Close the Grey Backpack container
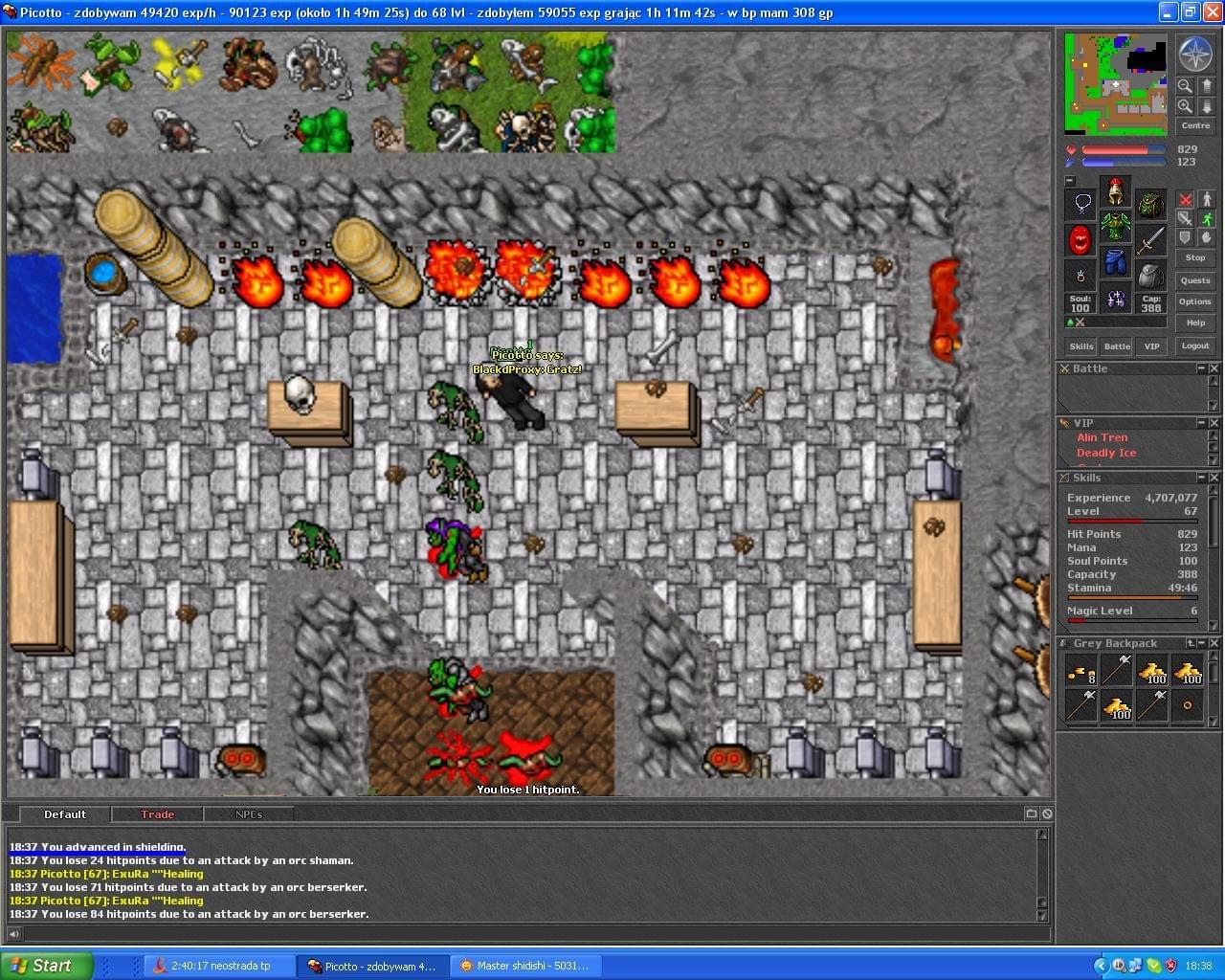Screen dimensions: 1225x980 pos(1214,643)
